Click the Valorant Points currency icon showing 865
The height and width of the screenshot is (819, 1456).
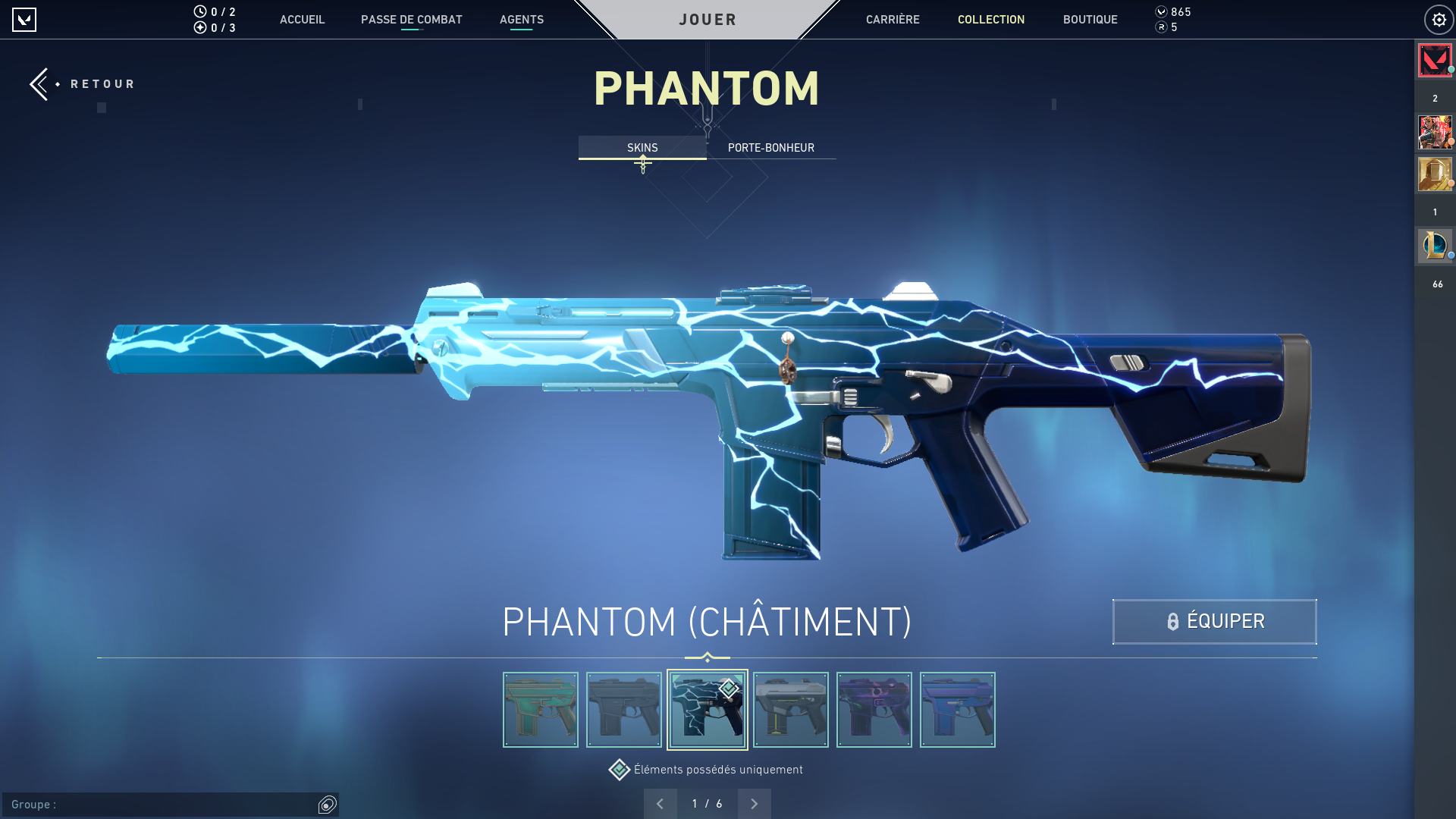click(1163, 12)
